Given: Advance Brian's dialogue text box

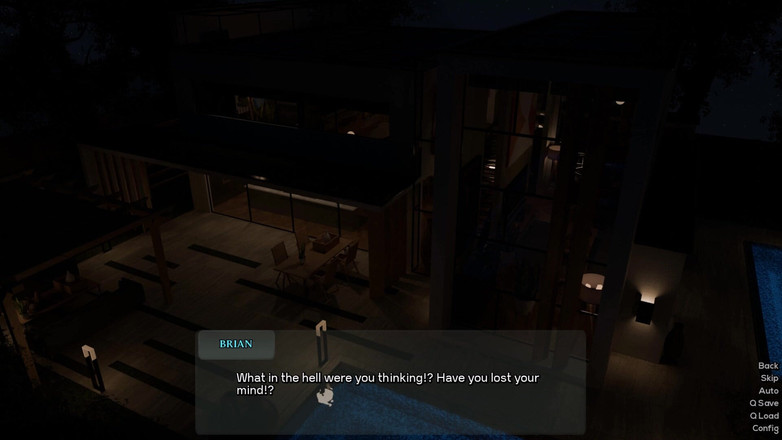Looking at the screenshot, I should tap(390, 384).
